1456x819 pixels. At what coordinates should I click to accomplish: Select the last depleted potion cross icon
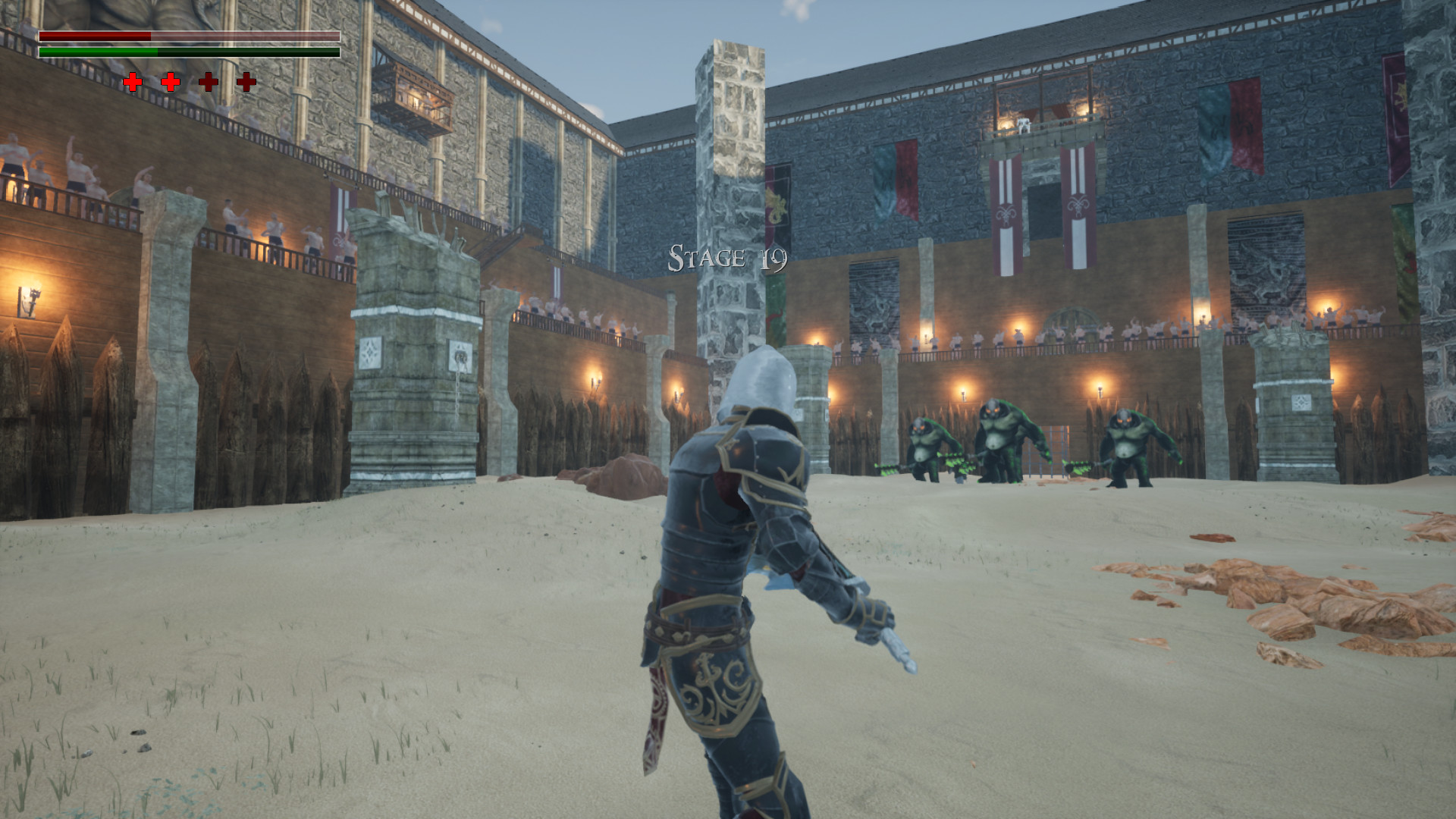[246, 81]
